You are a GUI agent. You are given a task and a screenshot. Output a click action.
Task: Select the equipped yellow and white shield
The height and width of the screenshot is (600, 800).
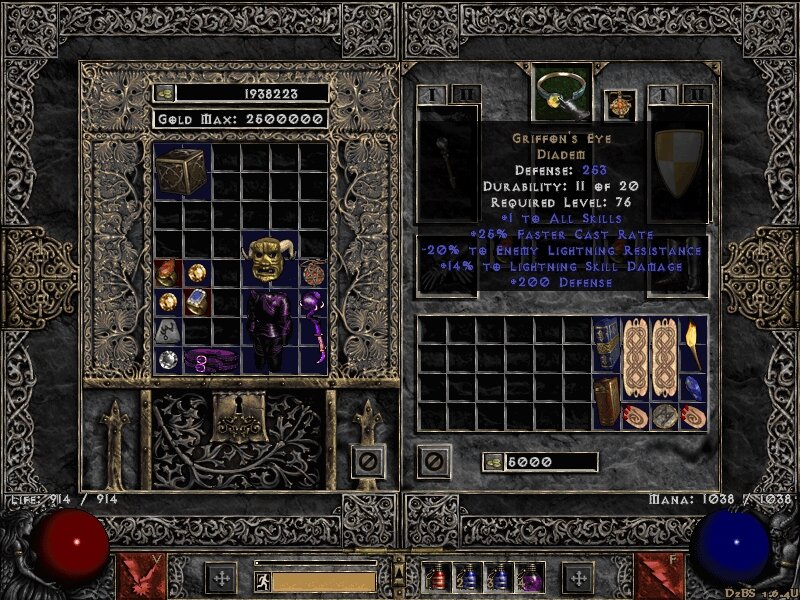coord(678,165)
